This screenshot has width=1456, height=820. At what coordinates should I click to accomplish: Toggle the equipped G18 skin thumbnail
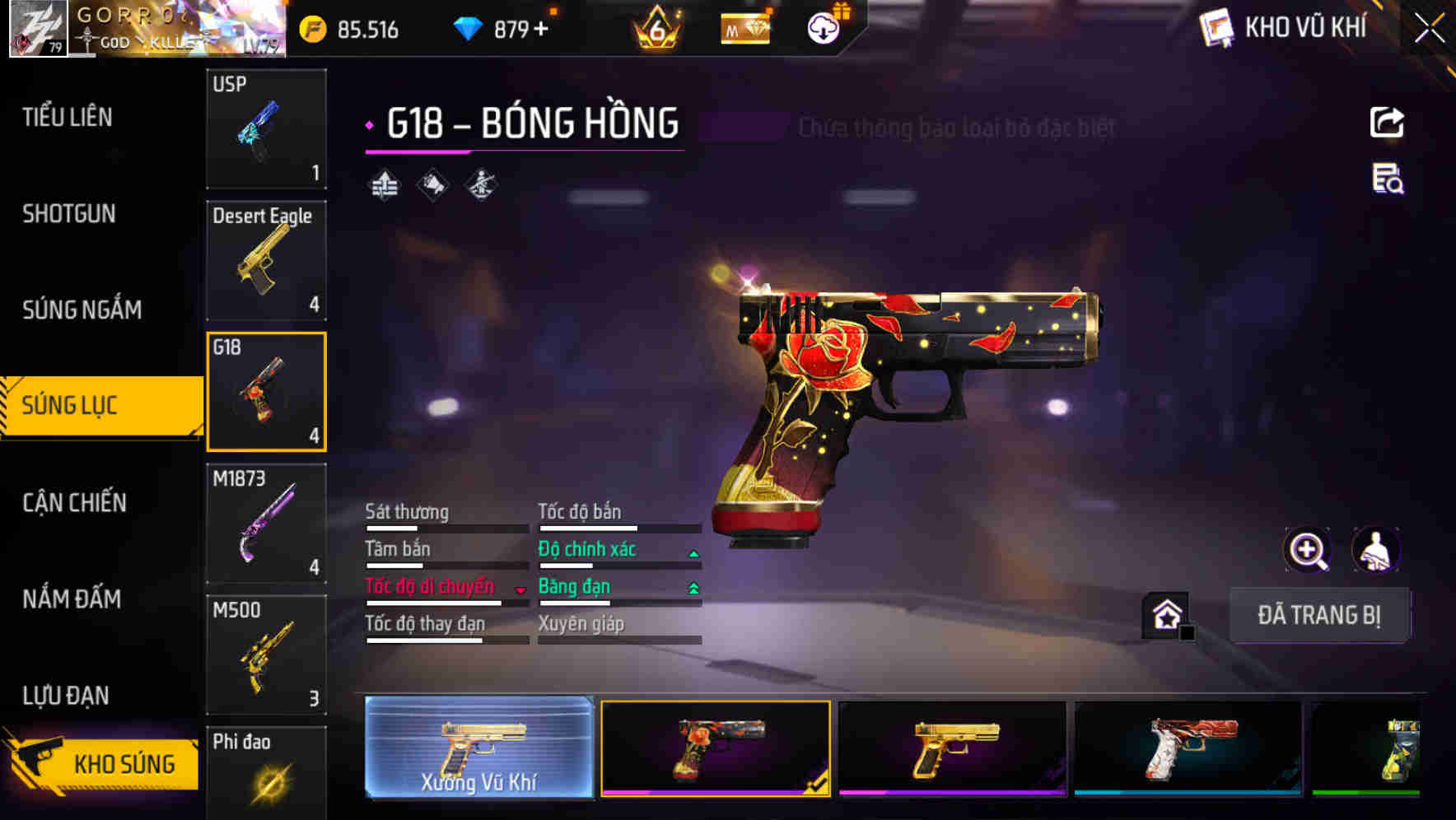click(x=716, y=749)
